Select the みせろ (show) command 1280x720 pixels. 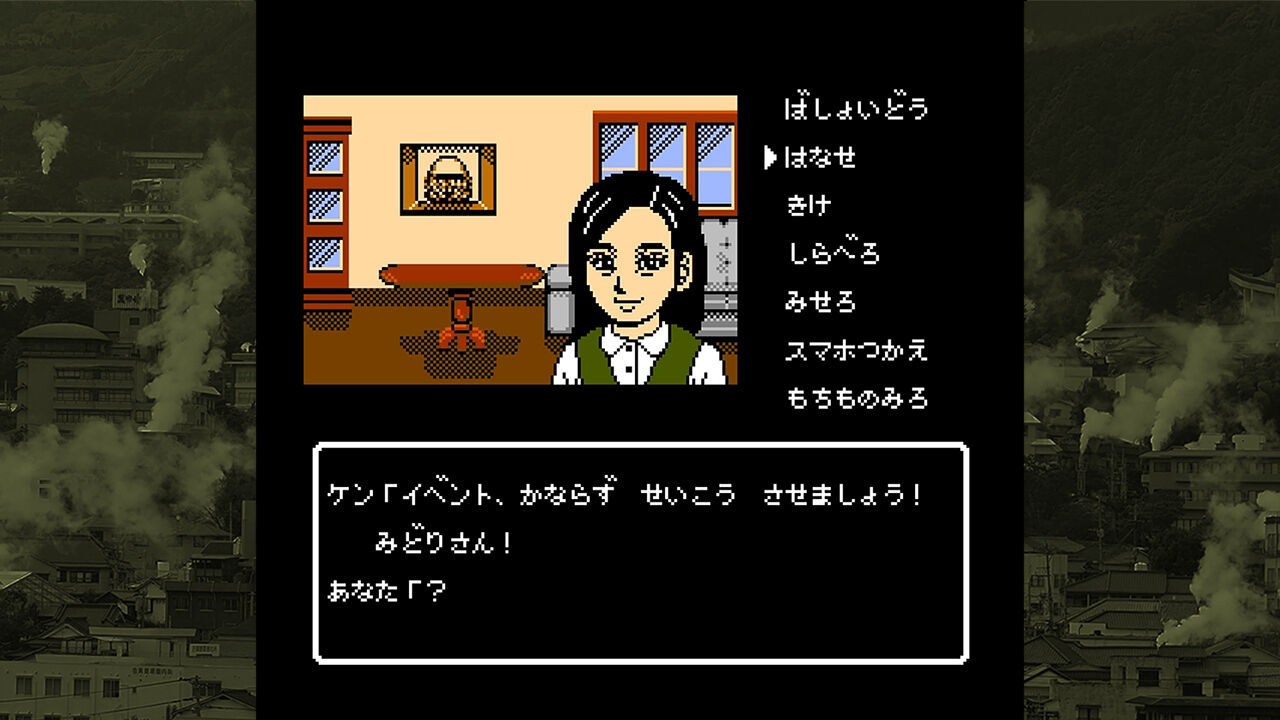coord(825,302)
